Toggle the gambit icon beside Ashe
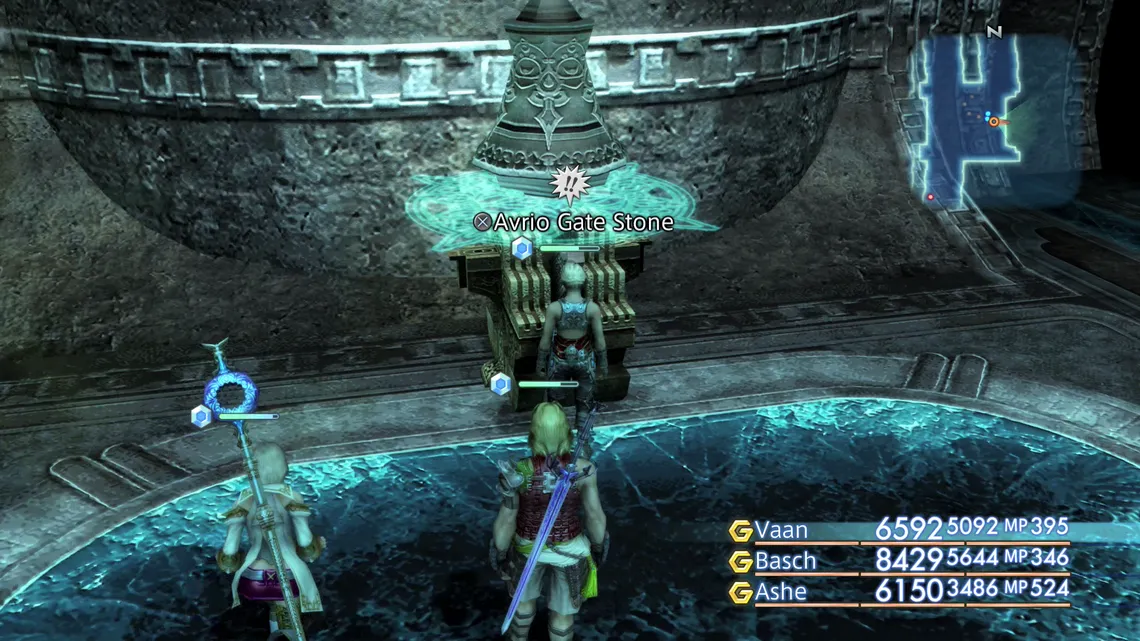Image resolution: width=1140 pixels, height=641 pixels. pyautogui.click(x=740, y=592)
